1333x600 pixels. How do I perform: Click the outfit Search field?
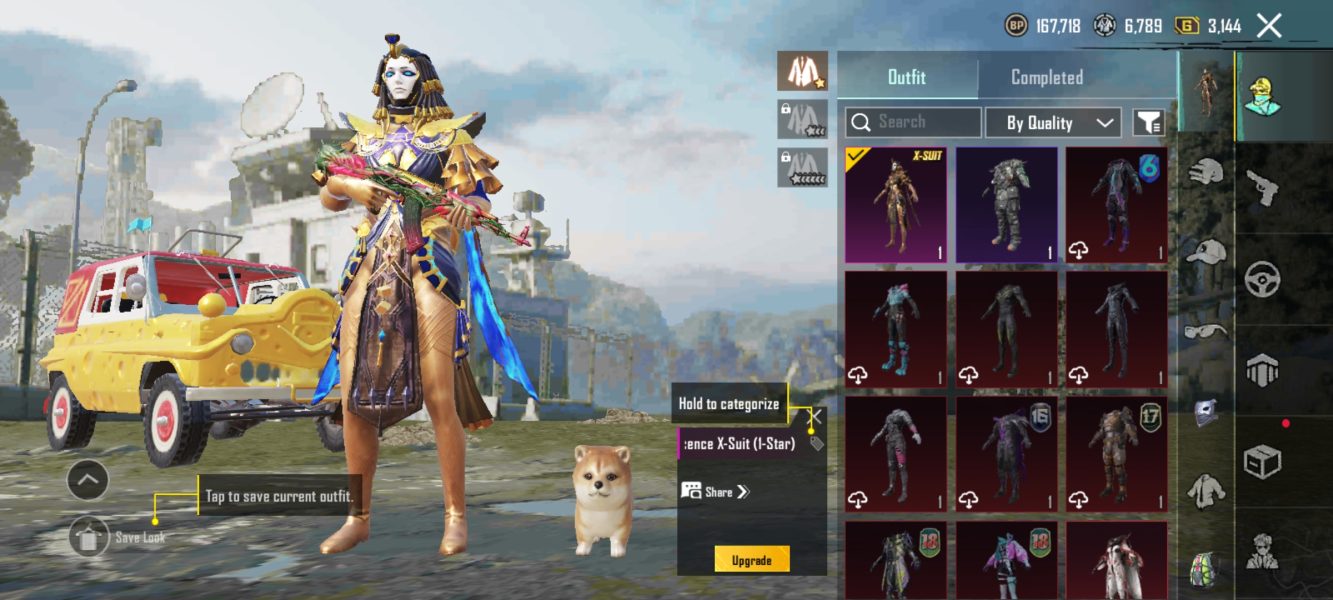(x=913, y=122)
